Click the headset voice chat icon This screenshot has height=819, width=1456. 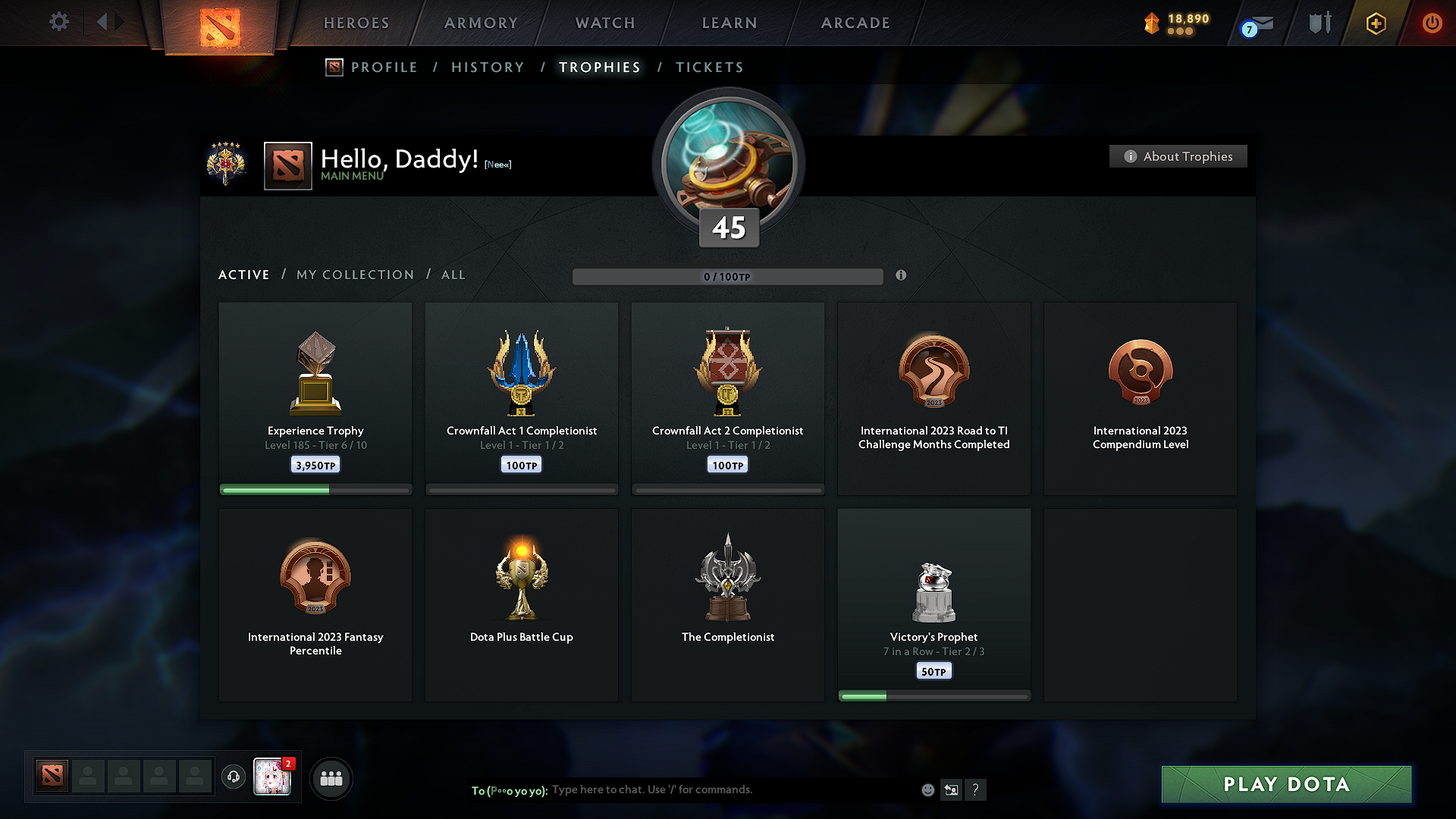234,777
